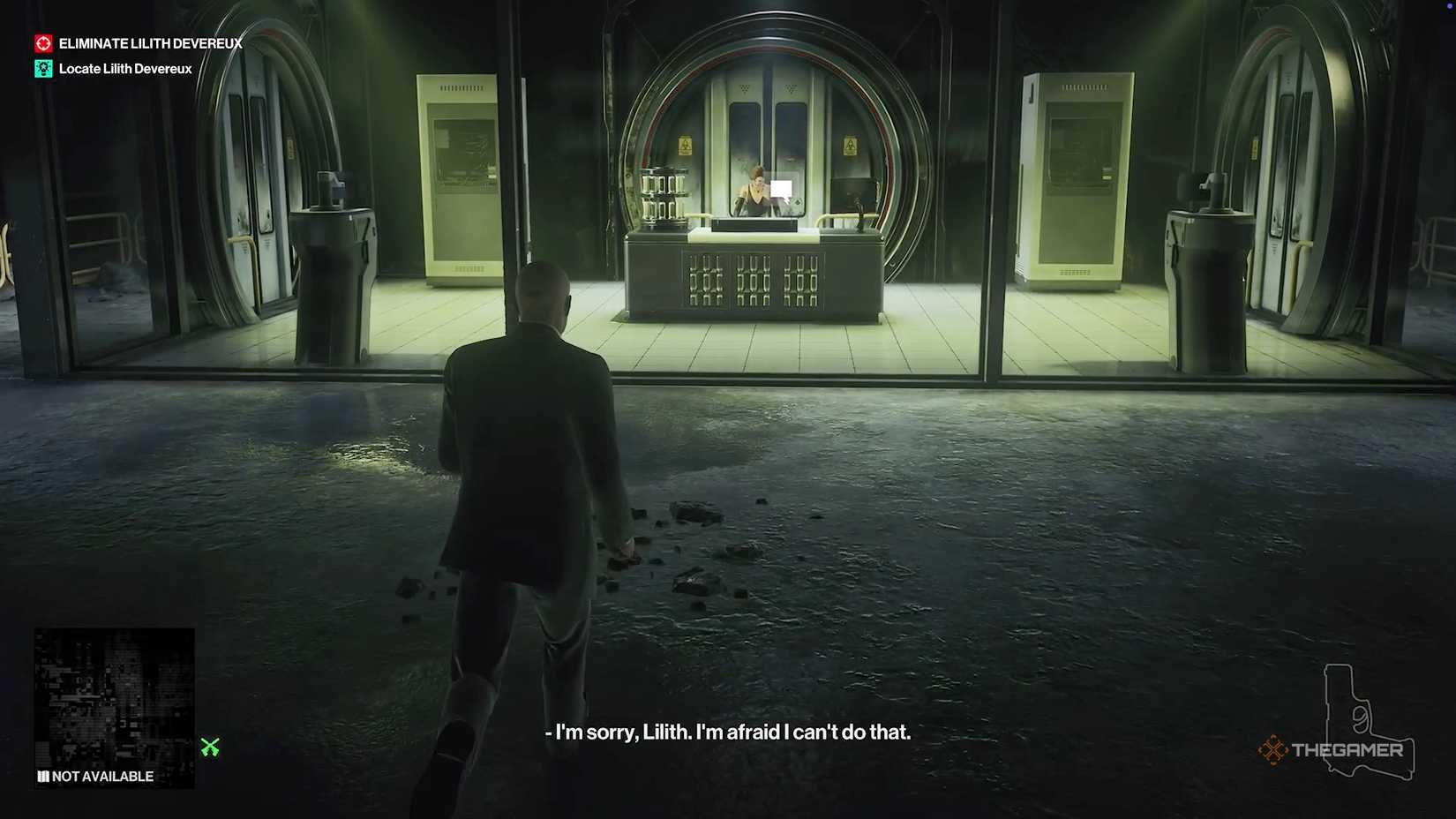Toggle the Locate Lilith Devereux sub-objective
This screenshot has width=1456, height=819.
tap(124, 68)
